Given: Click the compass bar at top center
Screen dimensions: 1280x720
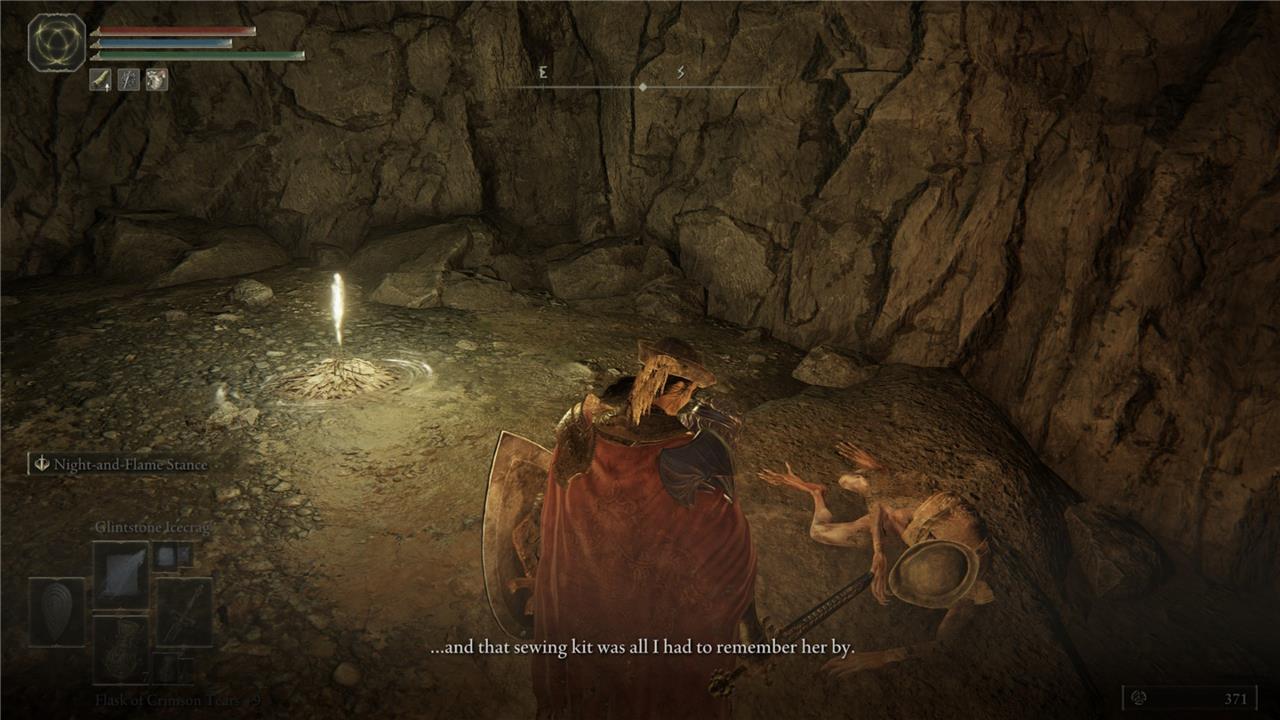Looking at the screenshot, I should point(641,87).
